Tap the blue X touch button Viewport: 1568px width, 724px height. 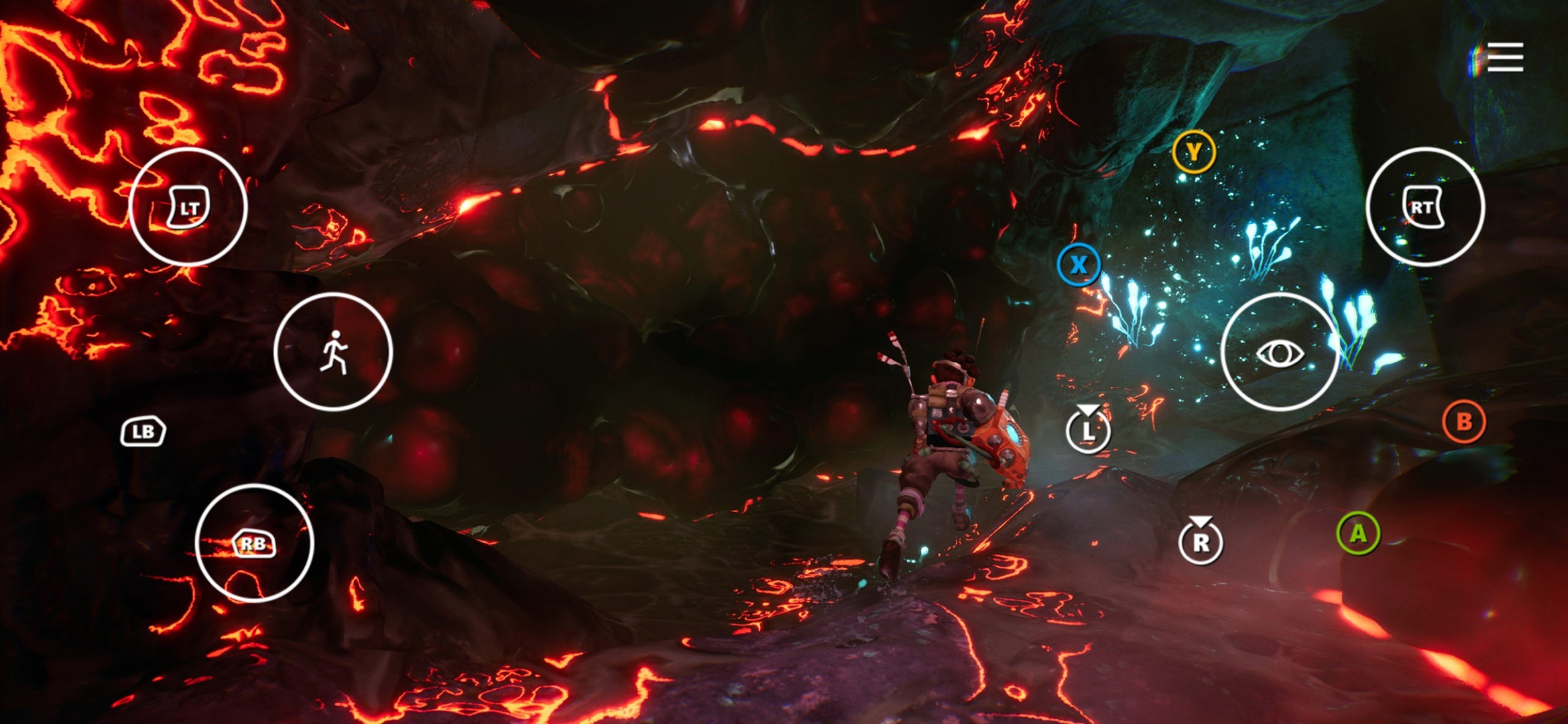pyautogui.click(x=1079, y=265)
